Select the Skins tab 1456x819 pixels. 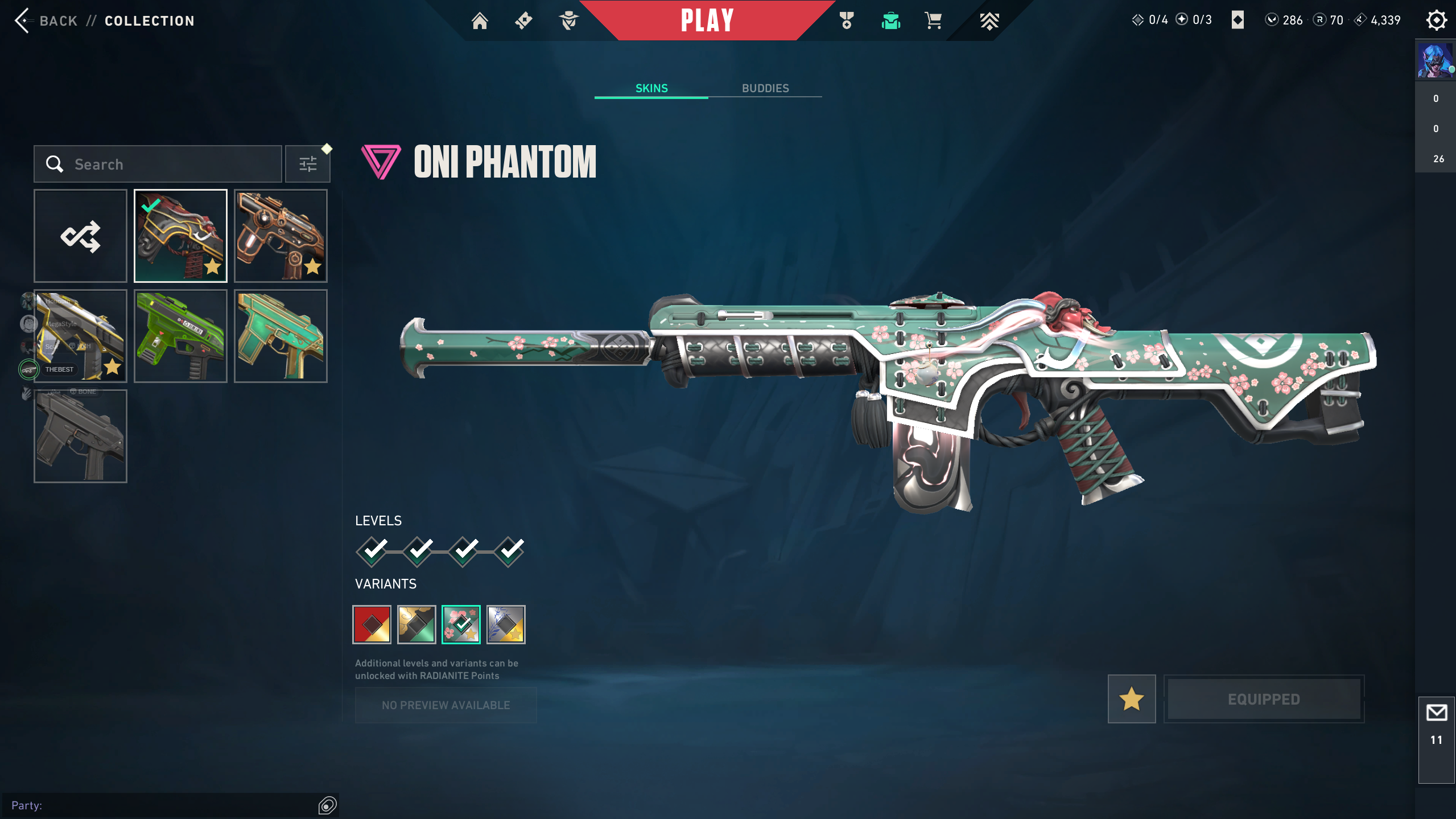[x=651, y=88]
